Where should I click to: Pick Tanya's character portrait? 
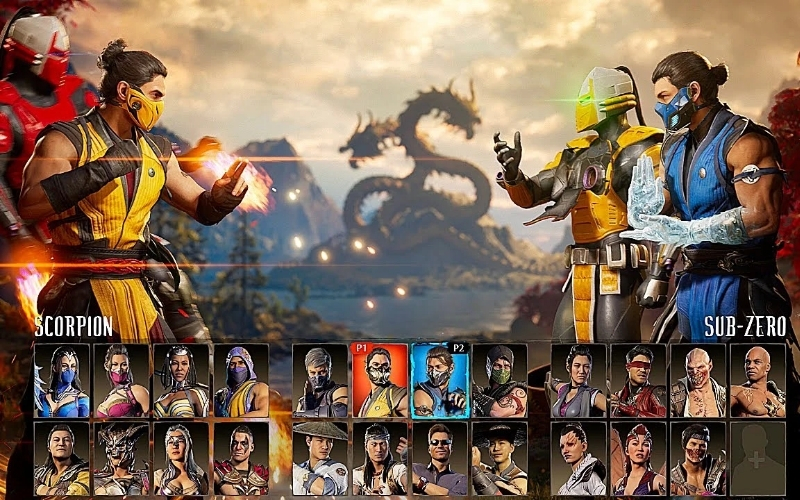[x=181, y=381]
